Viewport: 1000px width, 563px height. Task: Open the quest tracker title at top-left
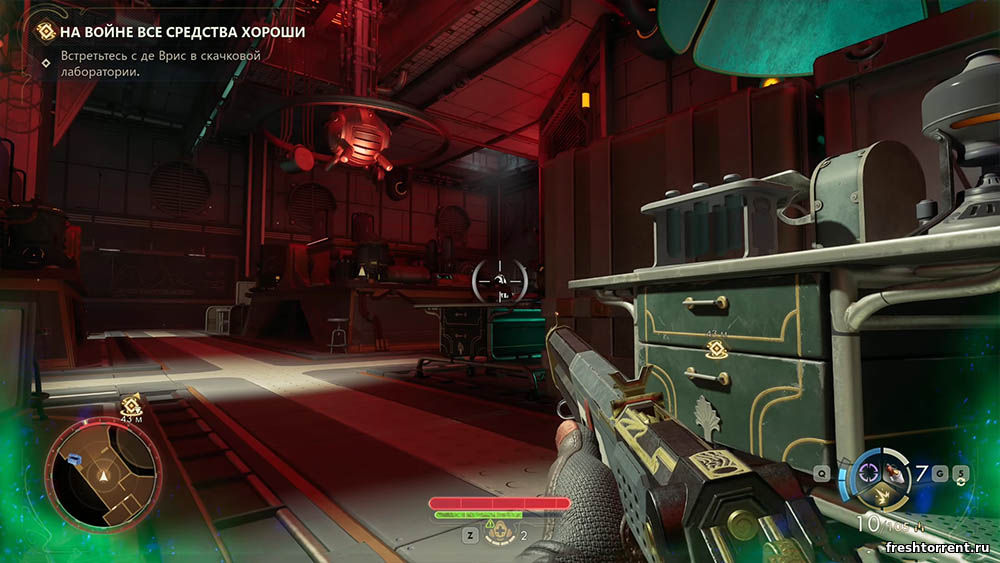[180, 31]
